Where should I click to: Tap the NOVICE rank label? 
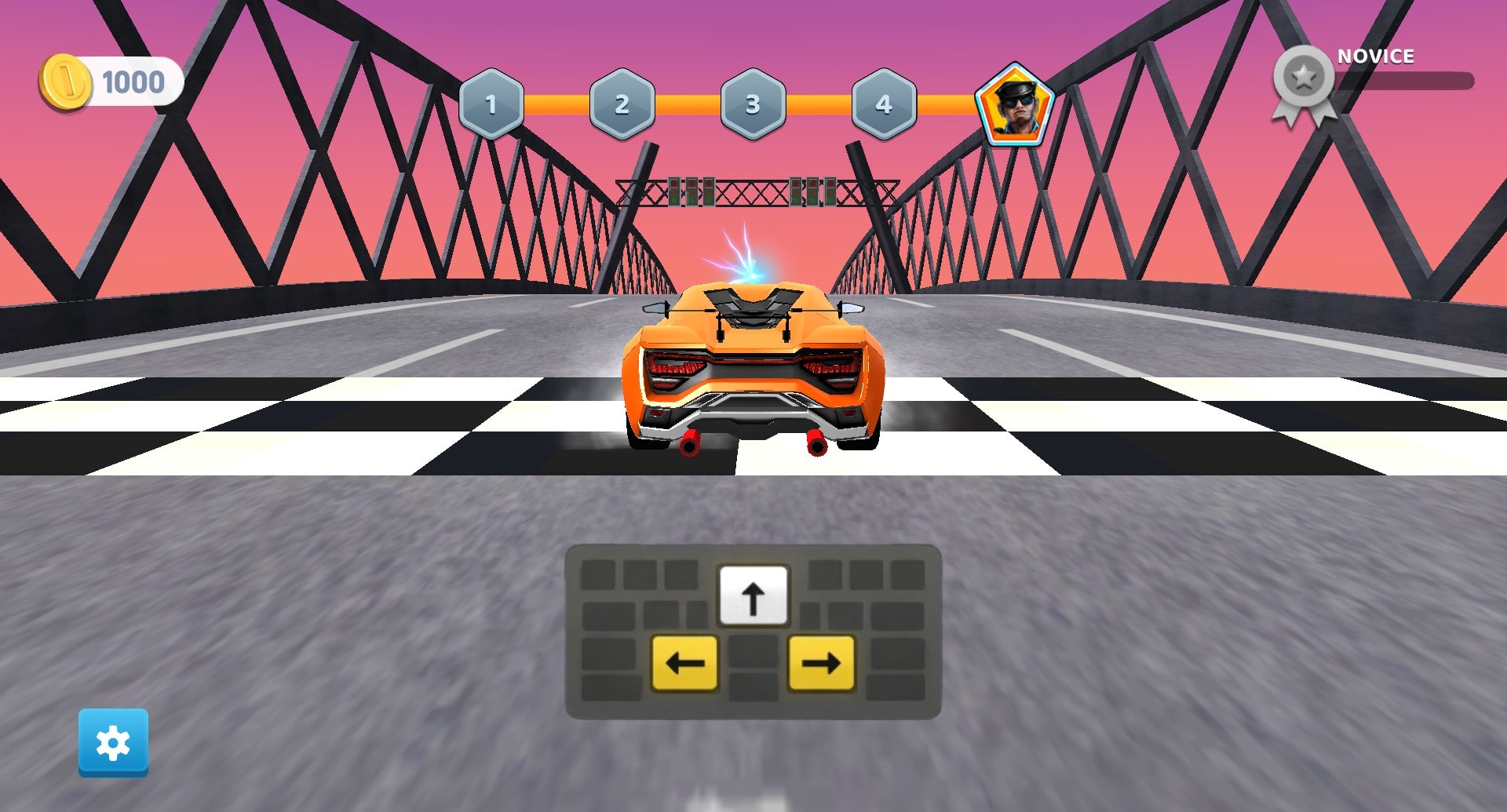coord(1375,56)
